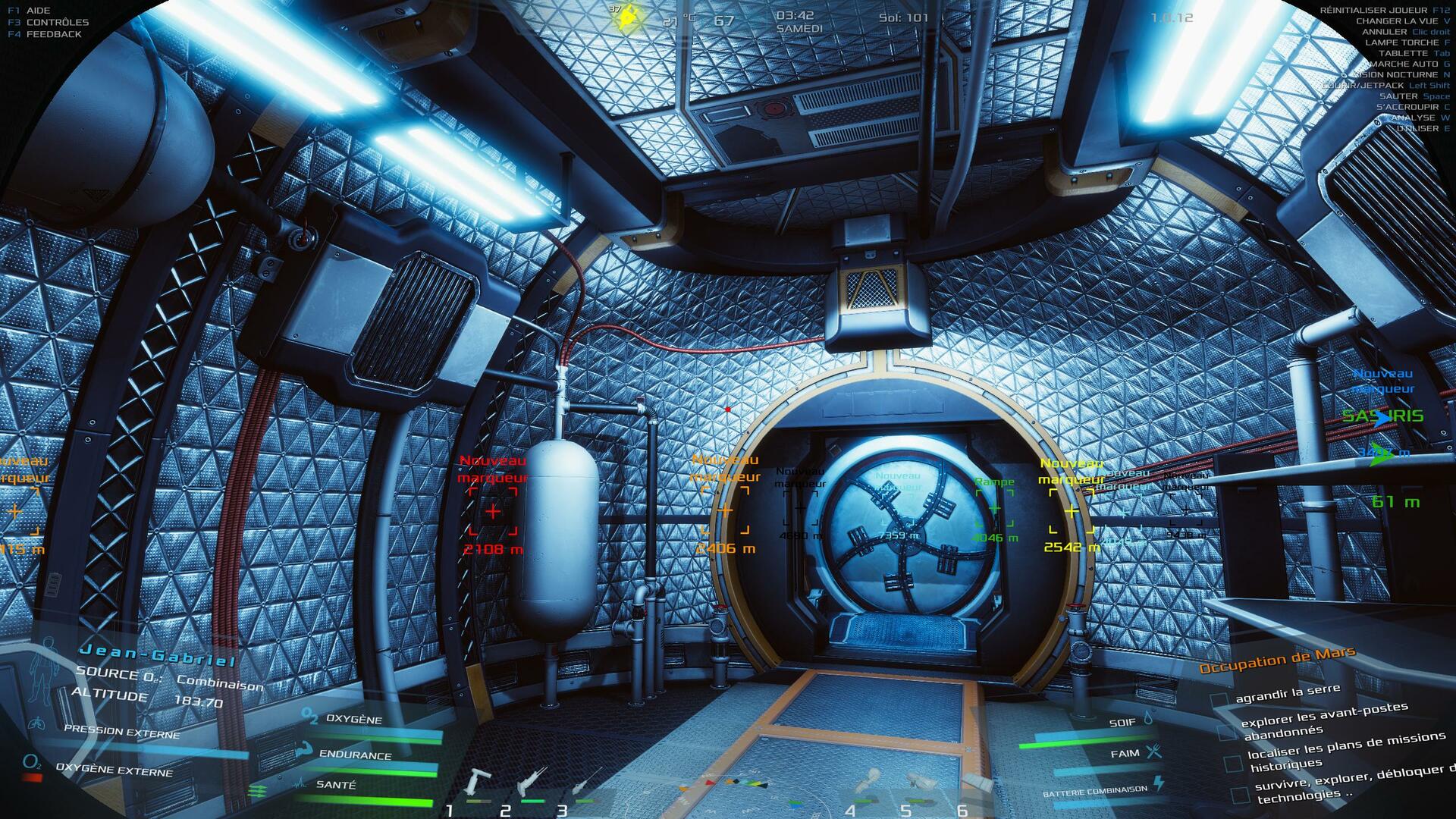Select the green Rampe waypoint marker
The height and width of the screenshot is (819, 1456).
click(x=994, y=509)
